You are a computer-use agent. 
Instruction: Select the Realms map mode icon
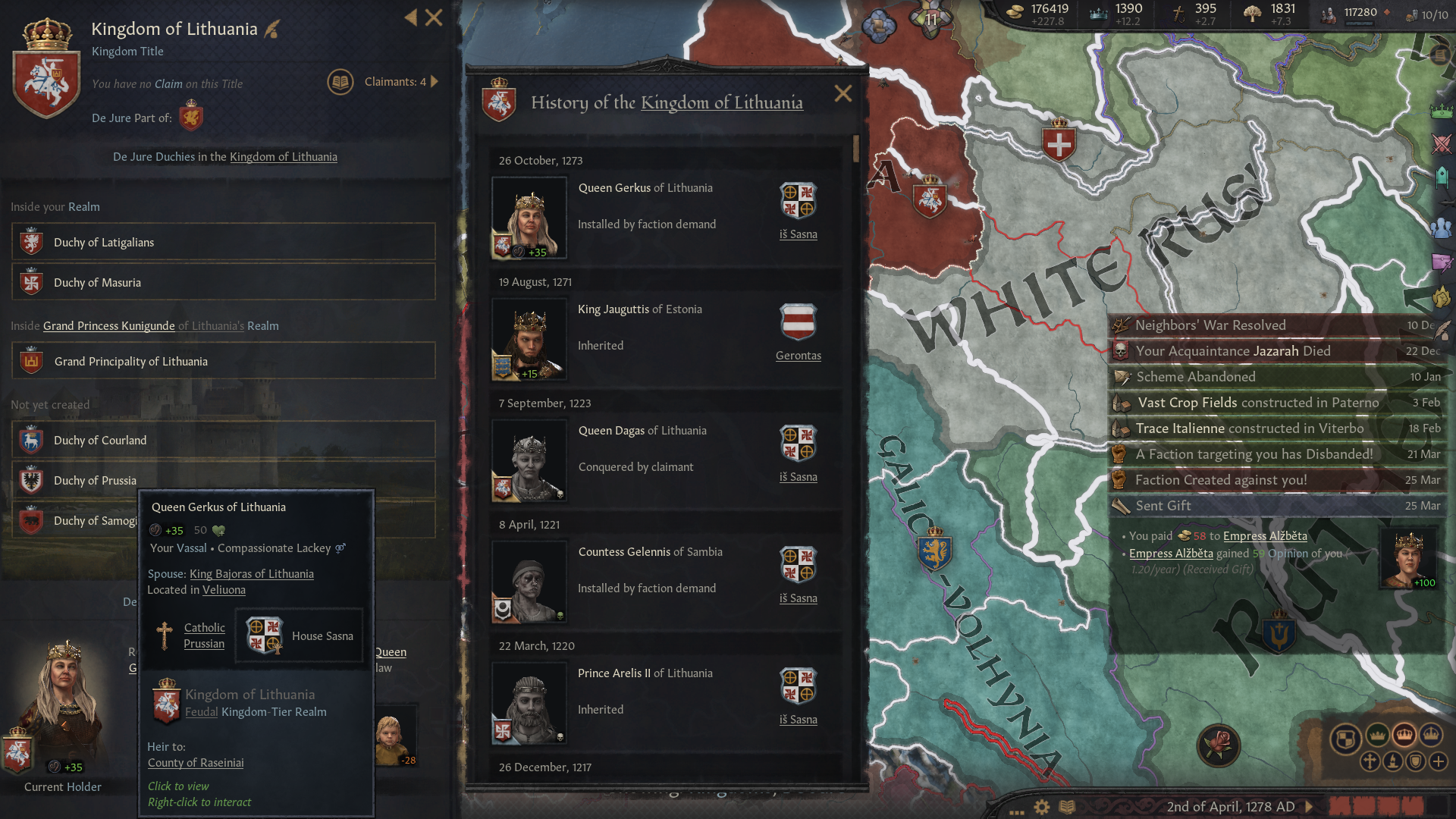(x=1348, y=736)
